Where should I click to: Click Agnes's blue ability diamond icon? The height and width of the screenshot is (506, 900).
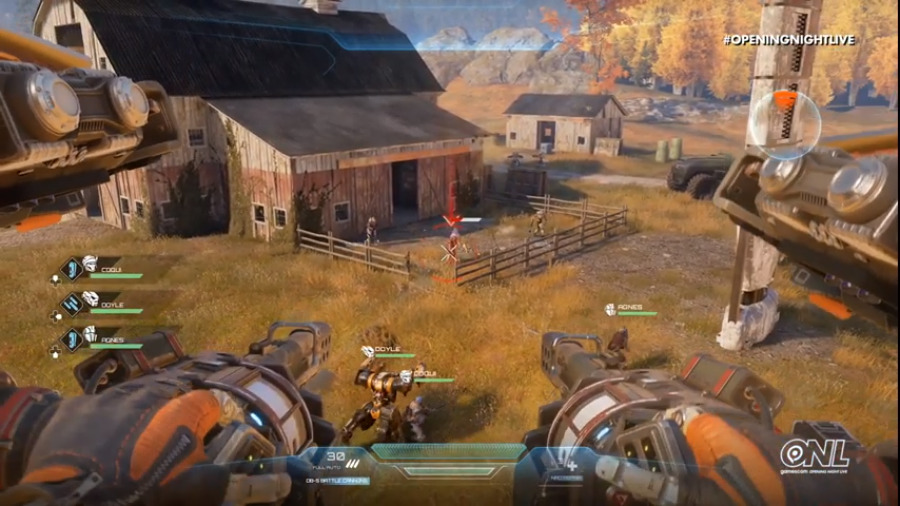72,337
